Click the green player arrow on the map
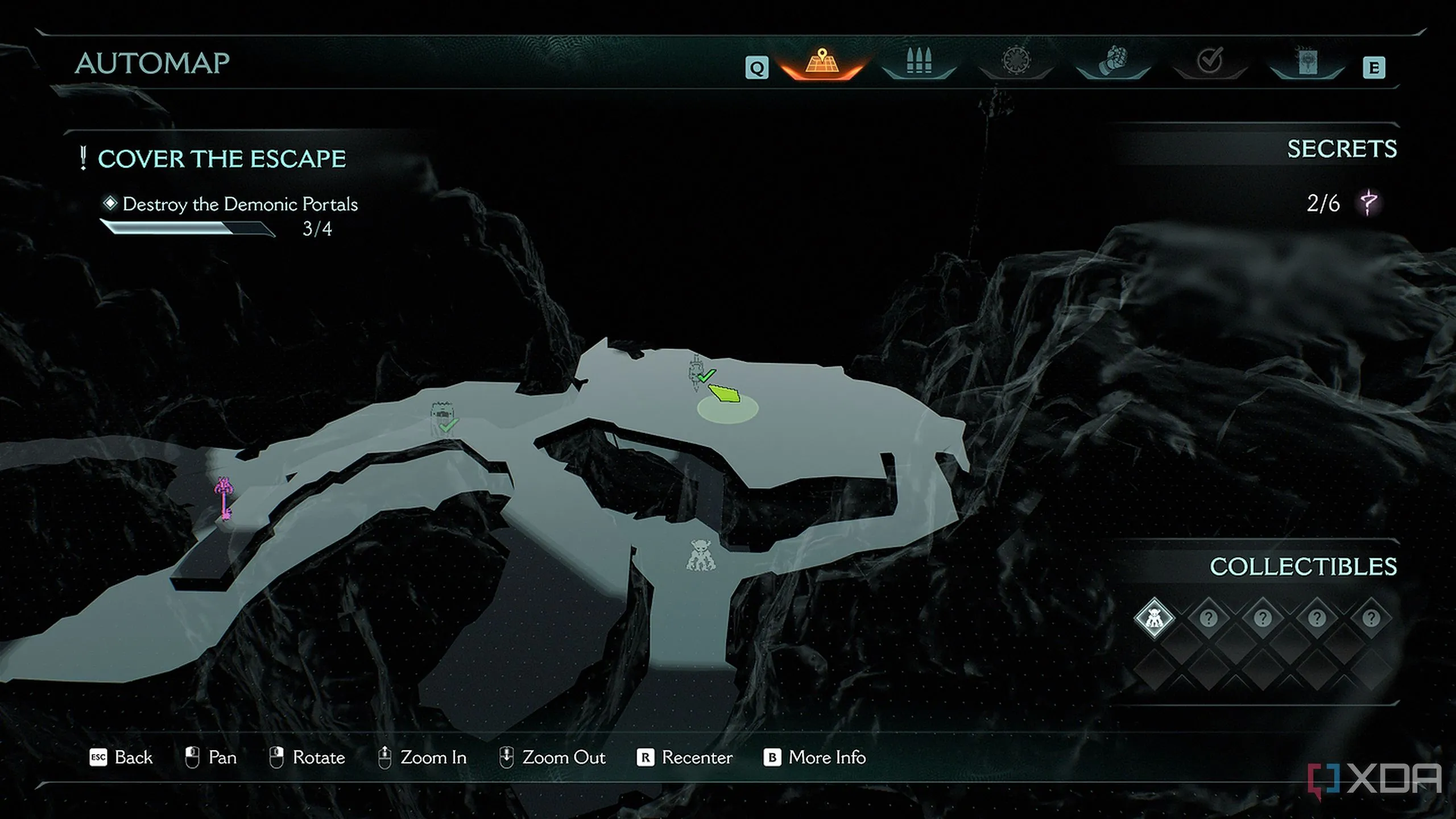This screenshot has height=819, width=1456. click(725, 394)
